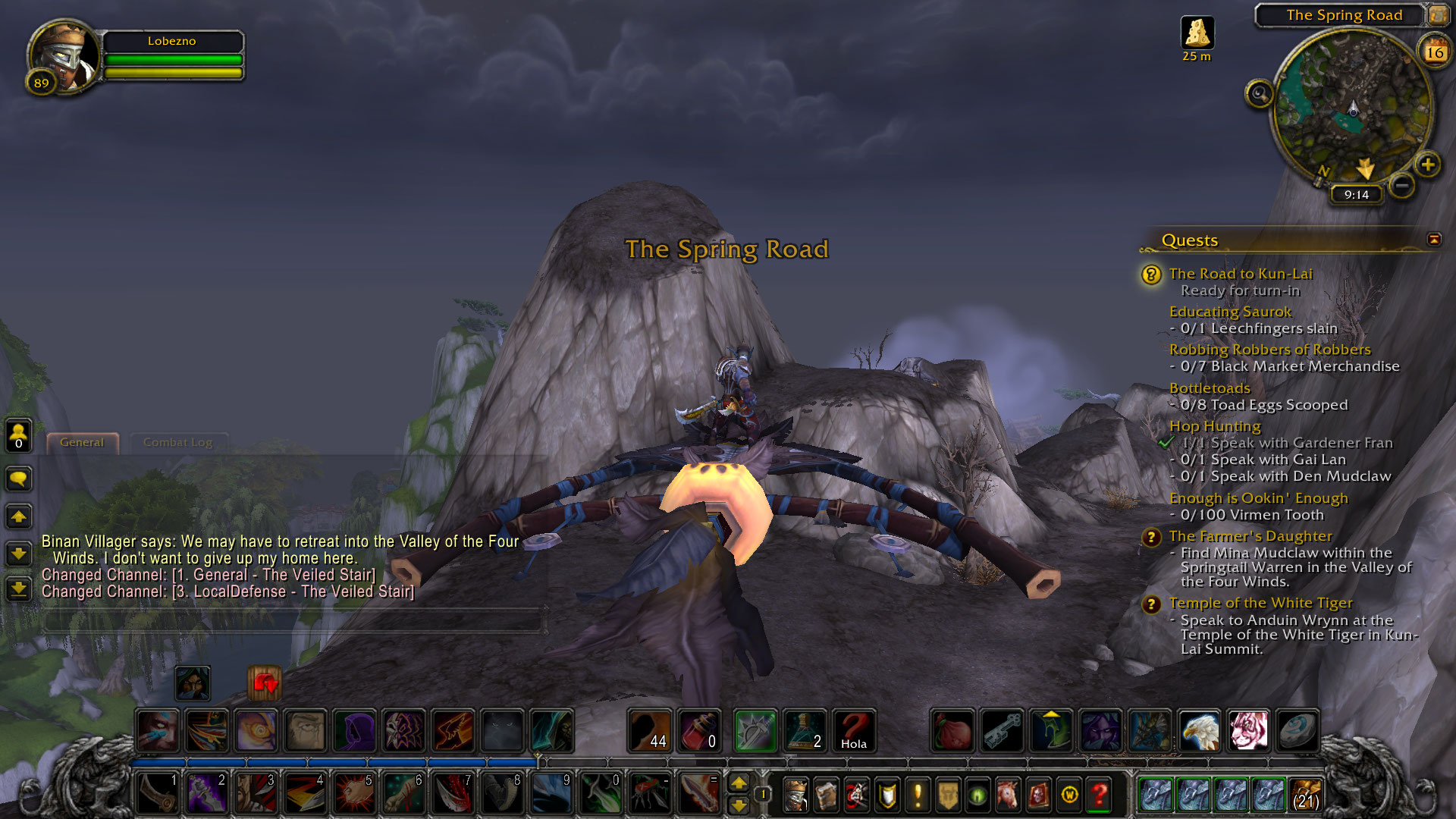
Task: Activate the white tiger mount icon
Action: [1247, 730]
